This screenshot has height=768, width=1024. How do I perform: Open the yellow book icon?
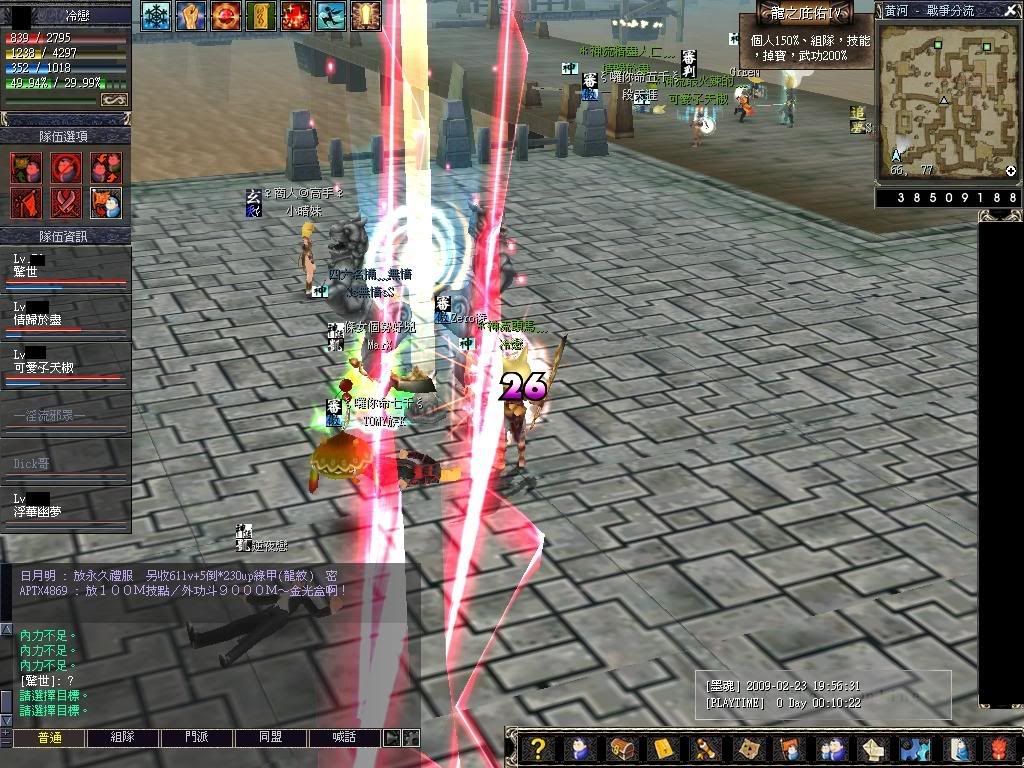[662, 748]
